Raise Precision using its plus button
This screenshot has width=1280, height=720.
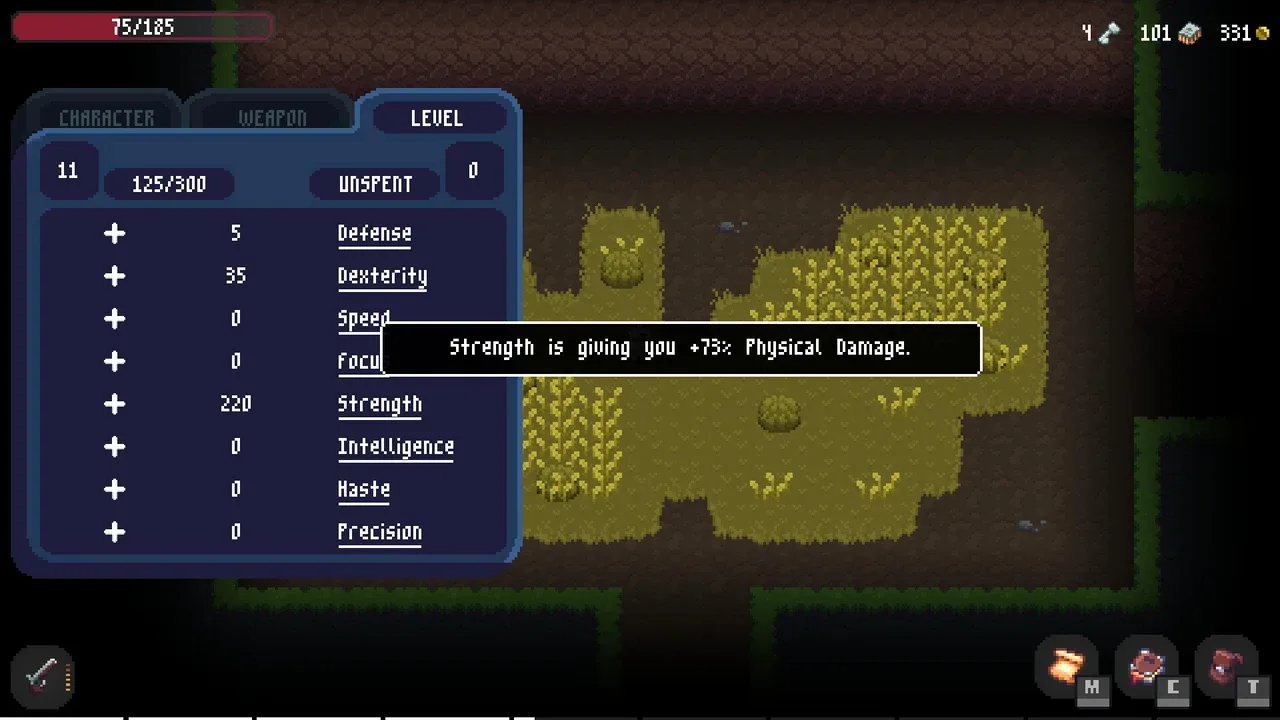point(115,532)
